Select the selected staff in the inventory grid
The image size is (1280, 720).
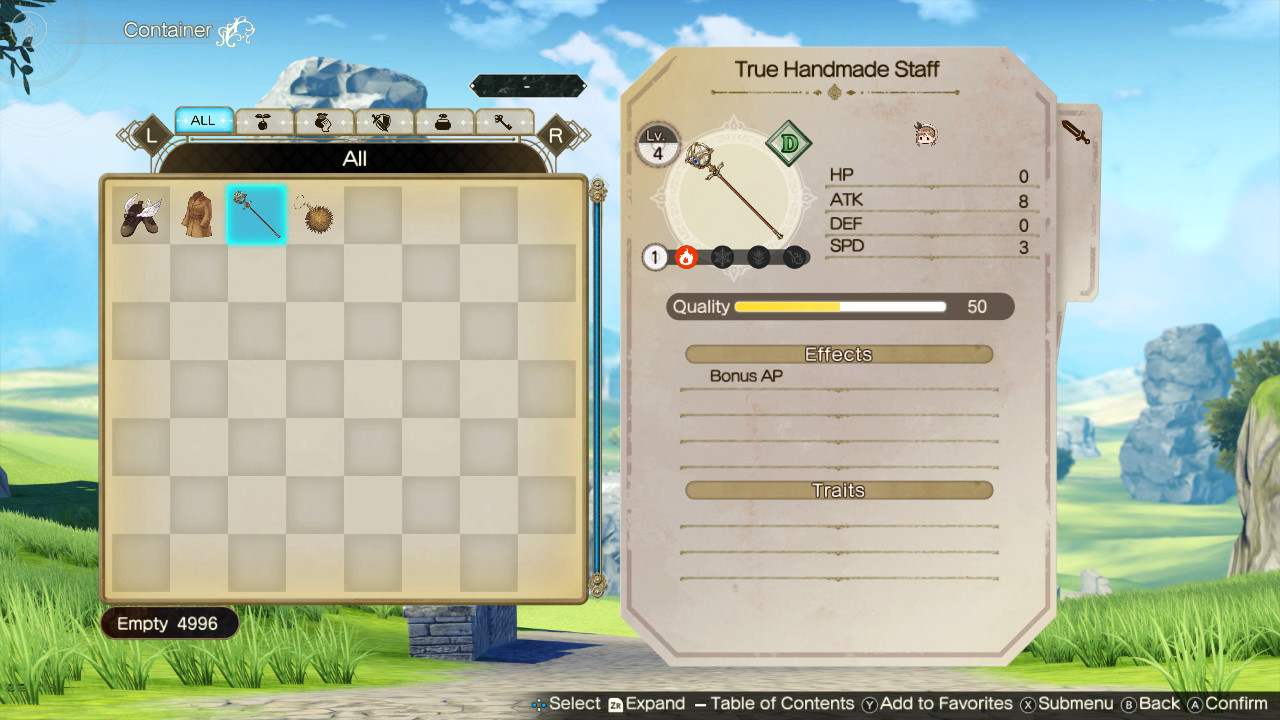click(256, 213)
